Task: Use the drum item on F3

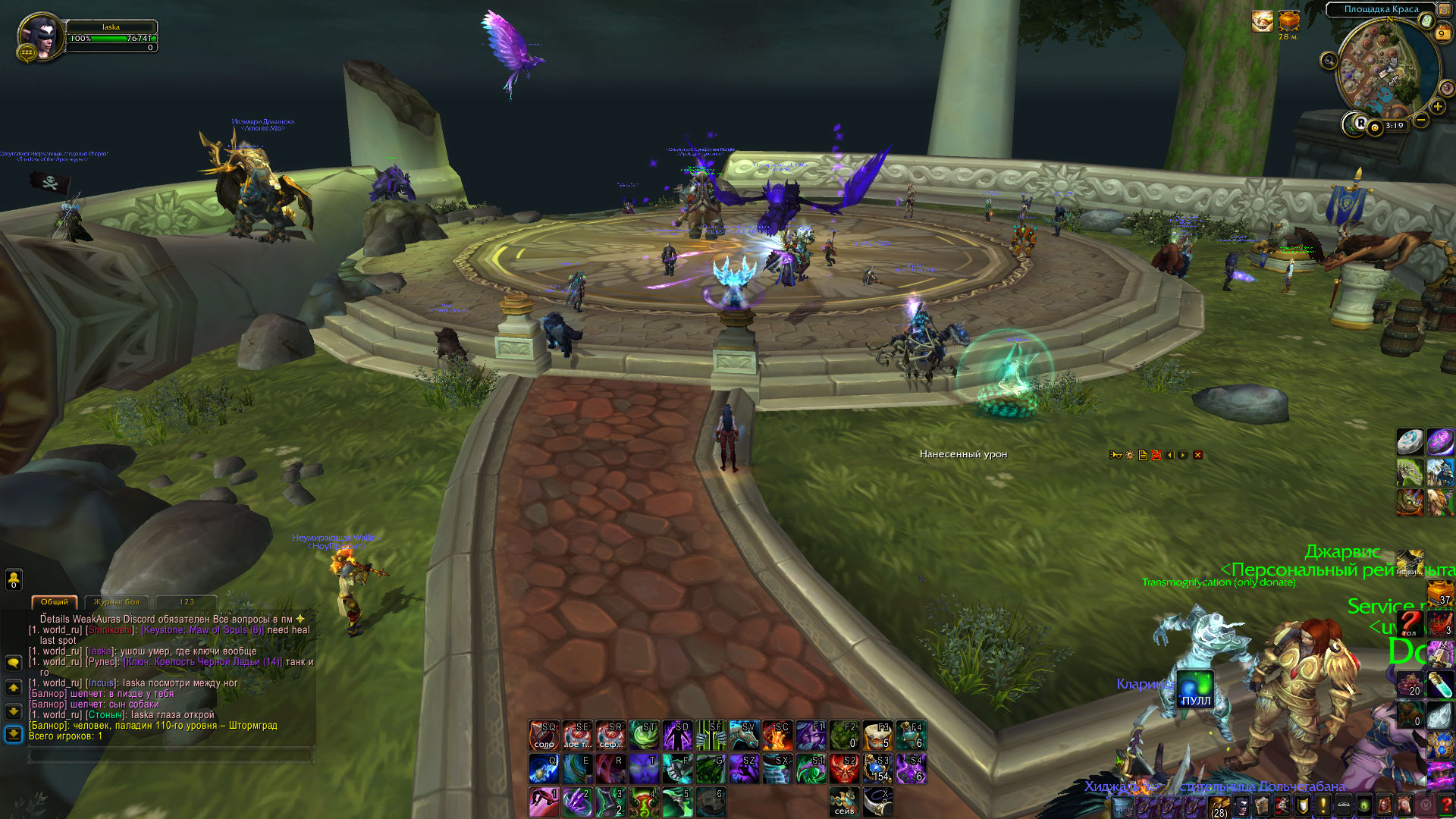Action: [877, 735]
